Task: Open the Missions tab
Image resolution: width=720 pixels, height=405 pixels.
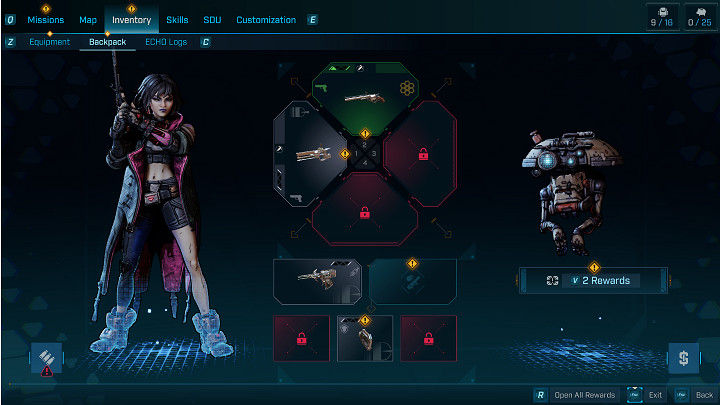Action: pos(45,20)
